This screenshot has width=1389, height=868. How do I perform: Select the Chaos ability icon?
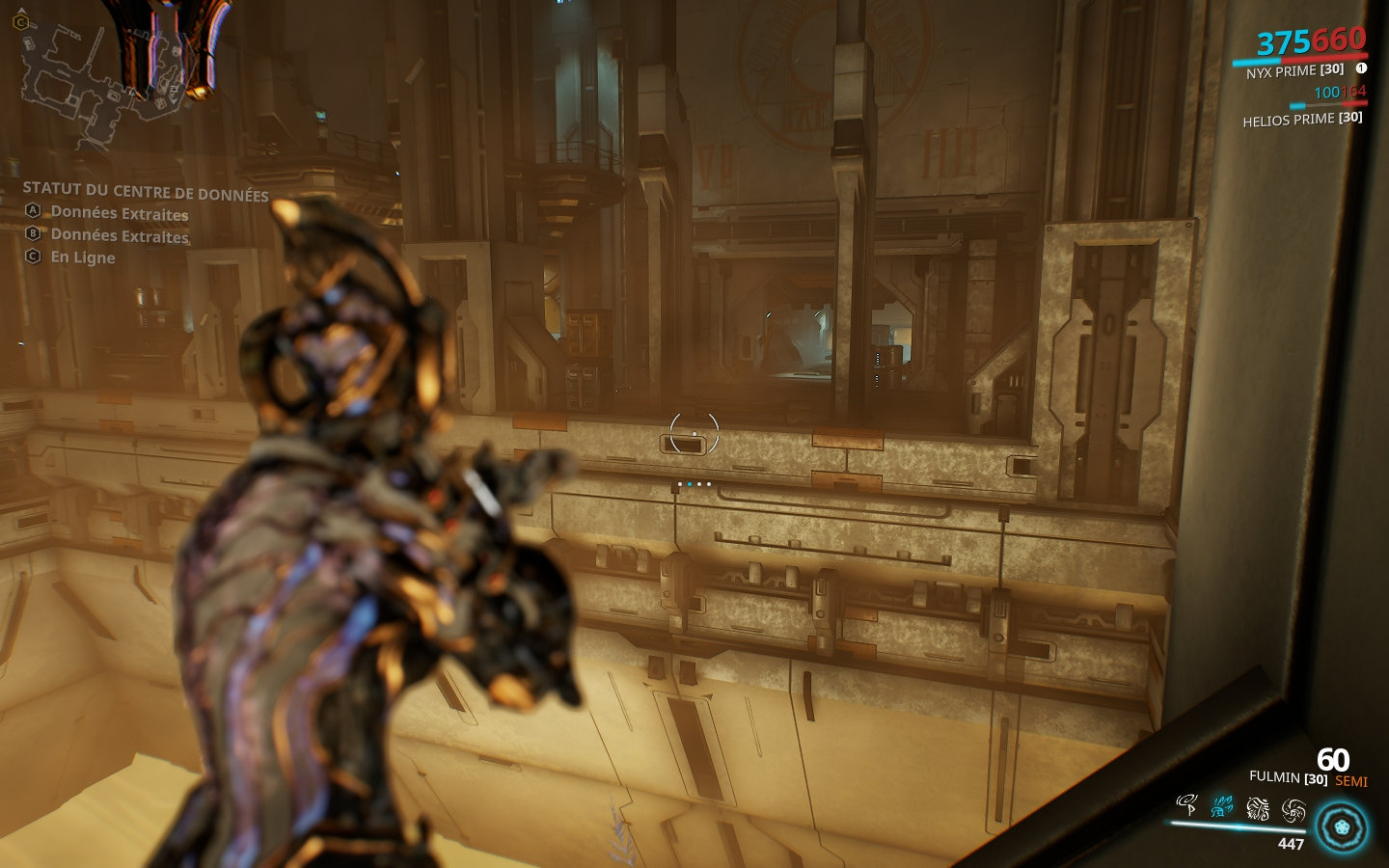(1257, 810)
